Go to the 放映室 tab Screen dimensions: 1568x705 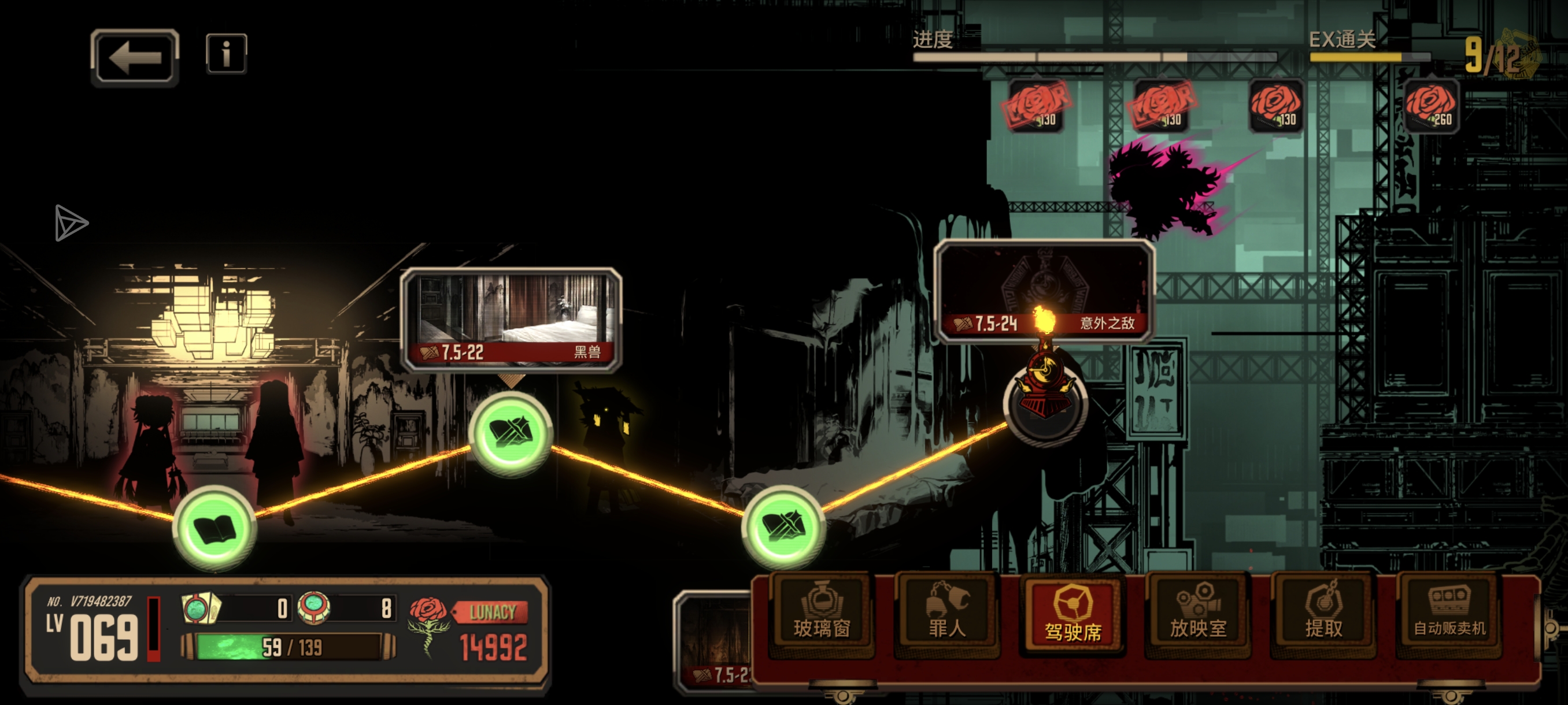tap(1198, 615)
